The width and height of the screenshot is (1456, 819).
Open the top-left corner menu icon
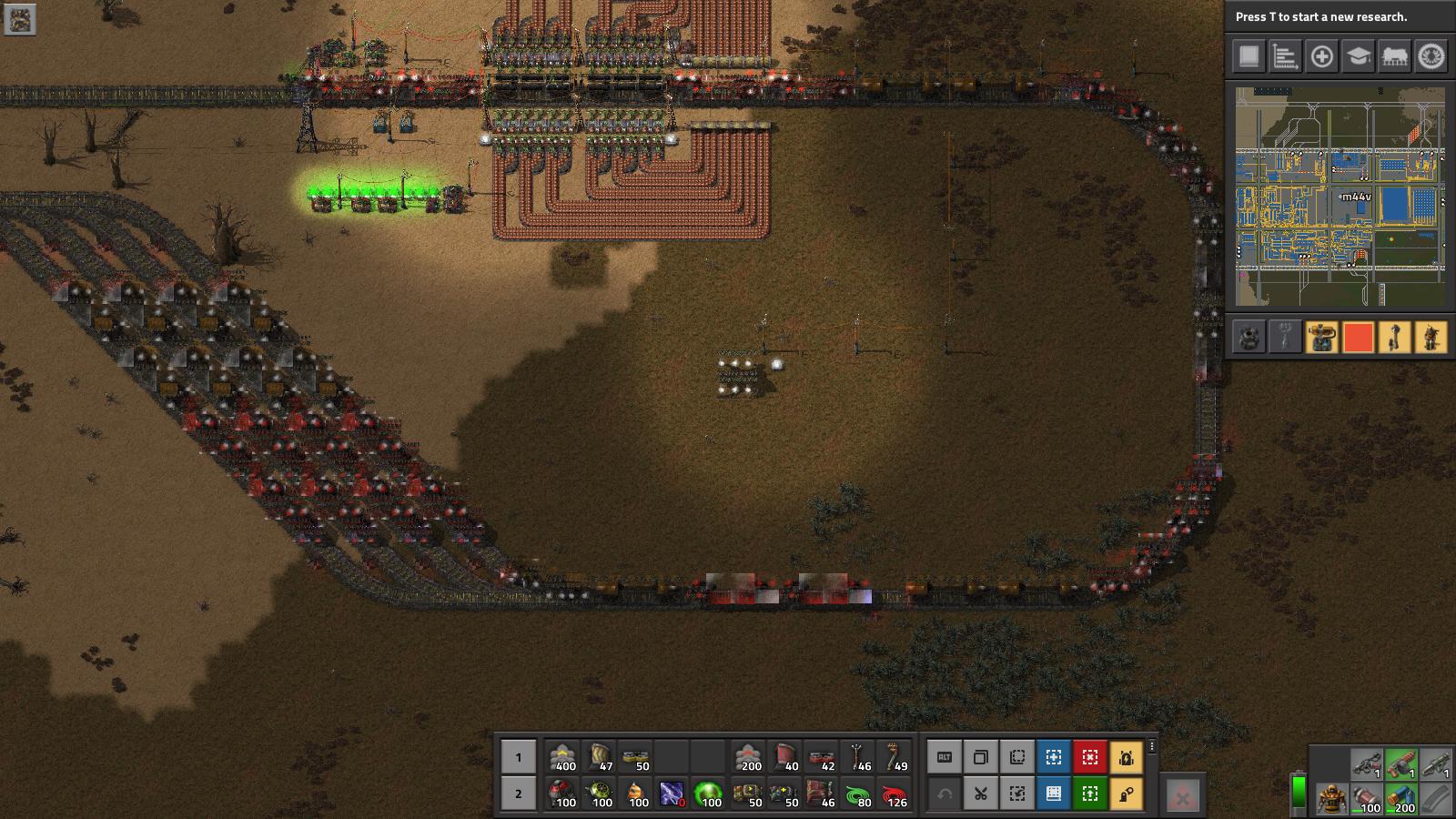20,19
